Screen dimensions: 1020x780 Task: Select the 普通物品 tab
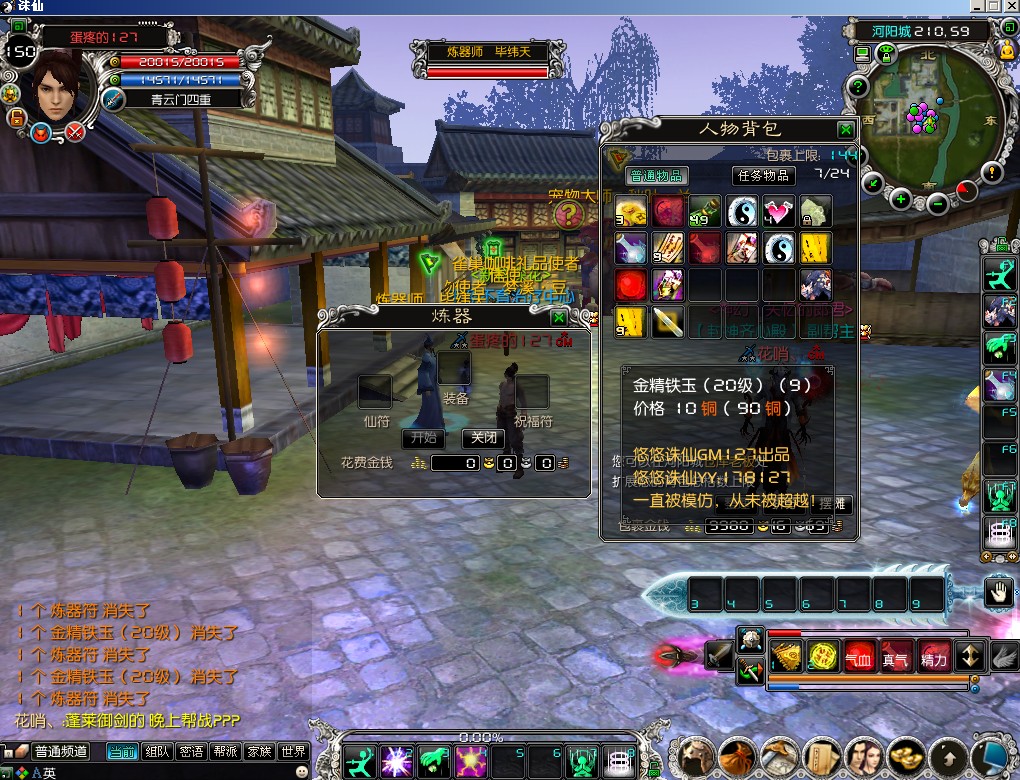656,176
